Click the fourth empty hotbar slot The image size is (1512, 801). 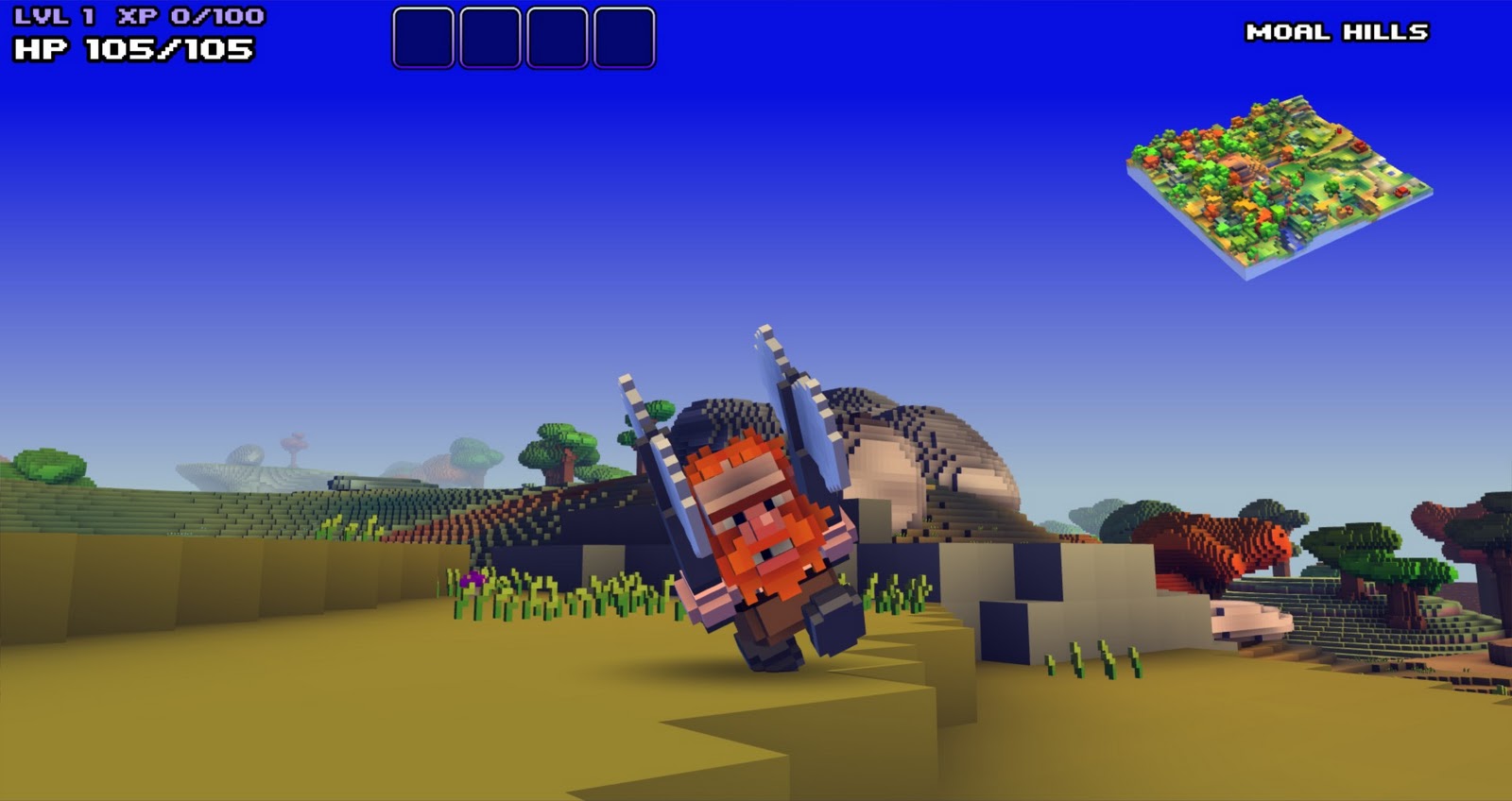click(x=624, y=38)
